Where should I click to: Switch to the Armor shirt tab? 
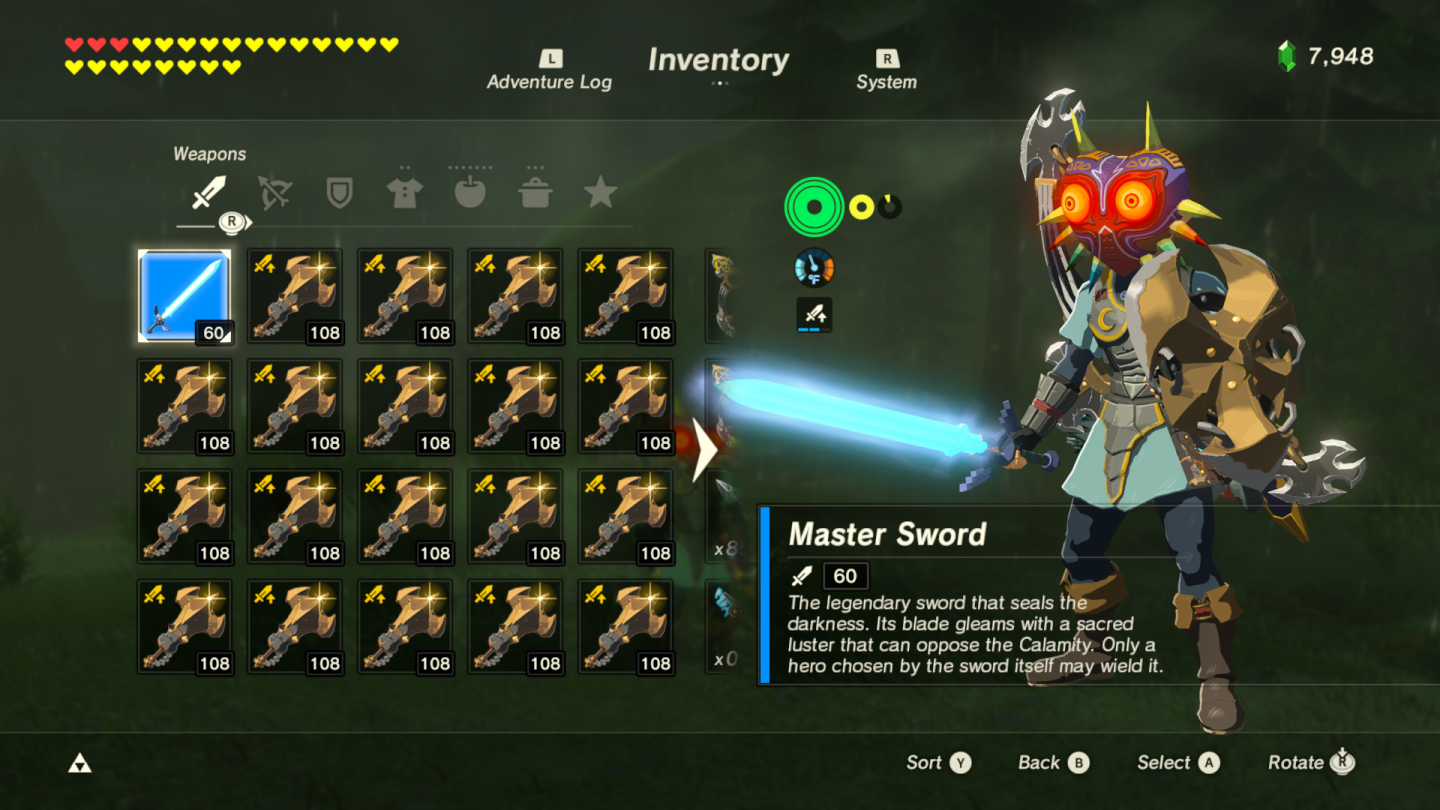404,193
